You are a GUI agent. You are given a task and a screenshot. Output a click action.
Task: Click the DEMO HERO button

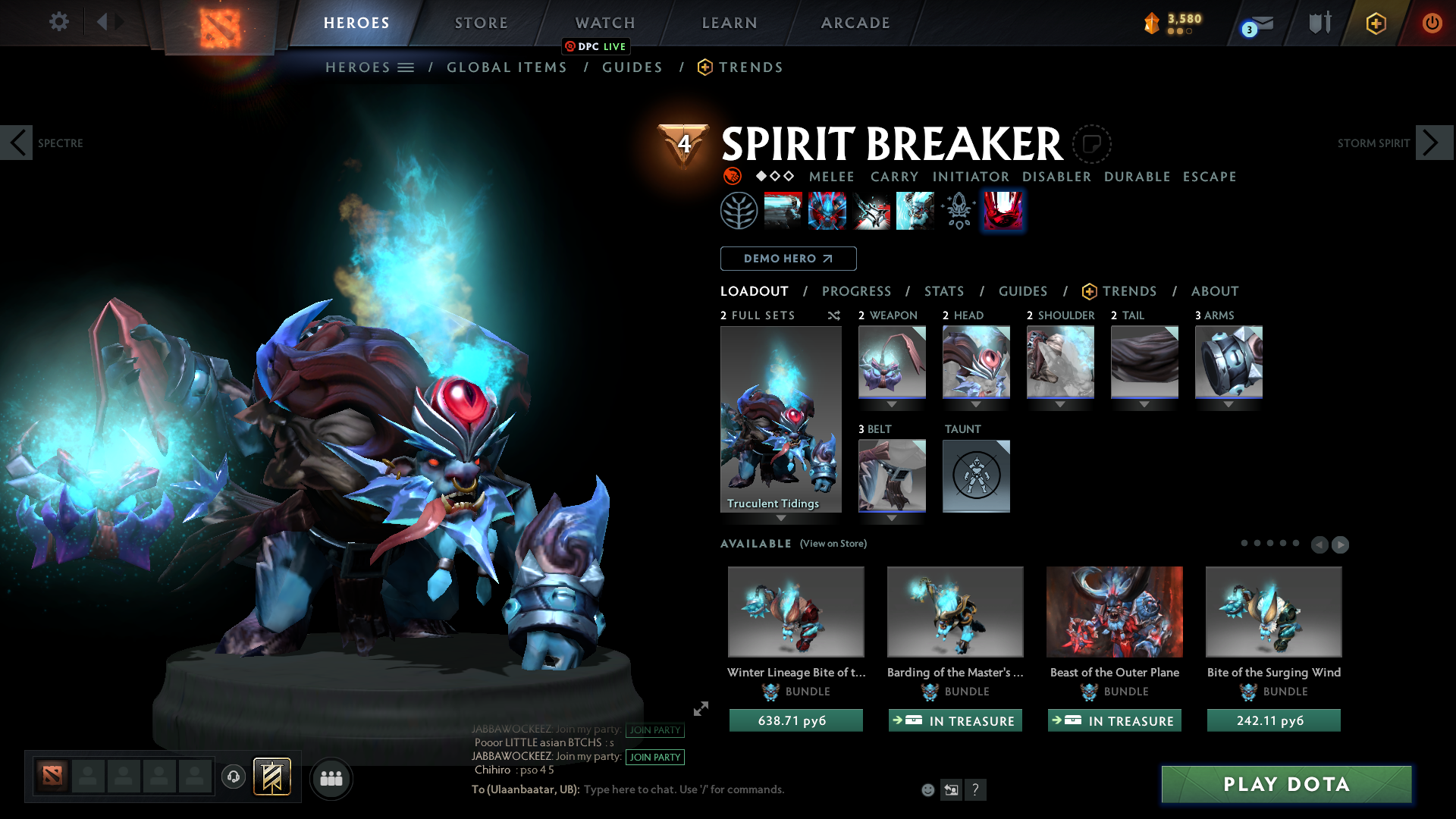(788, 259)
